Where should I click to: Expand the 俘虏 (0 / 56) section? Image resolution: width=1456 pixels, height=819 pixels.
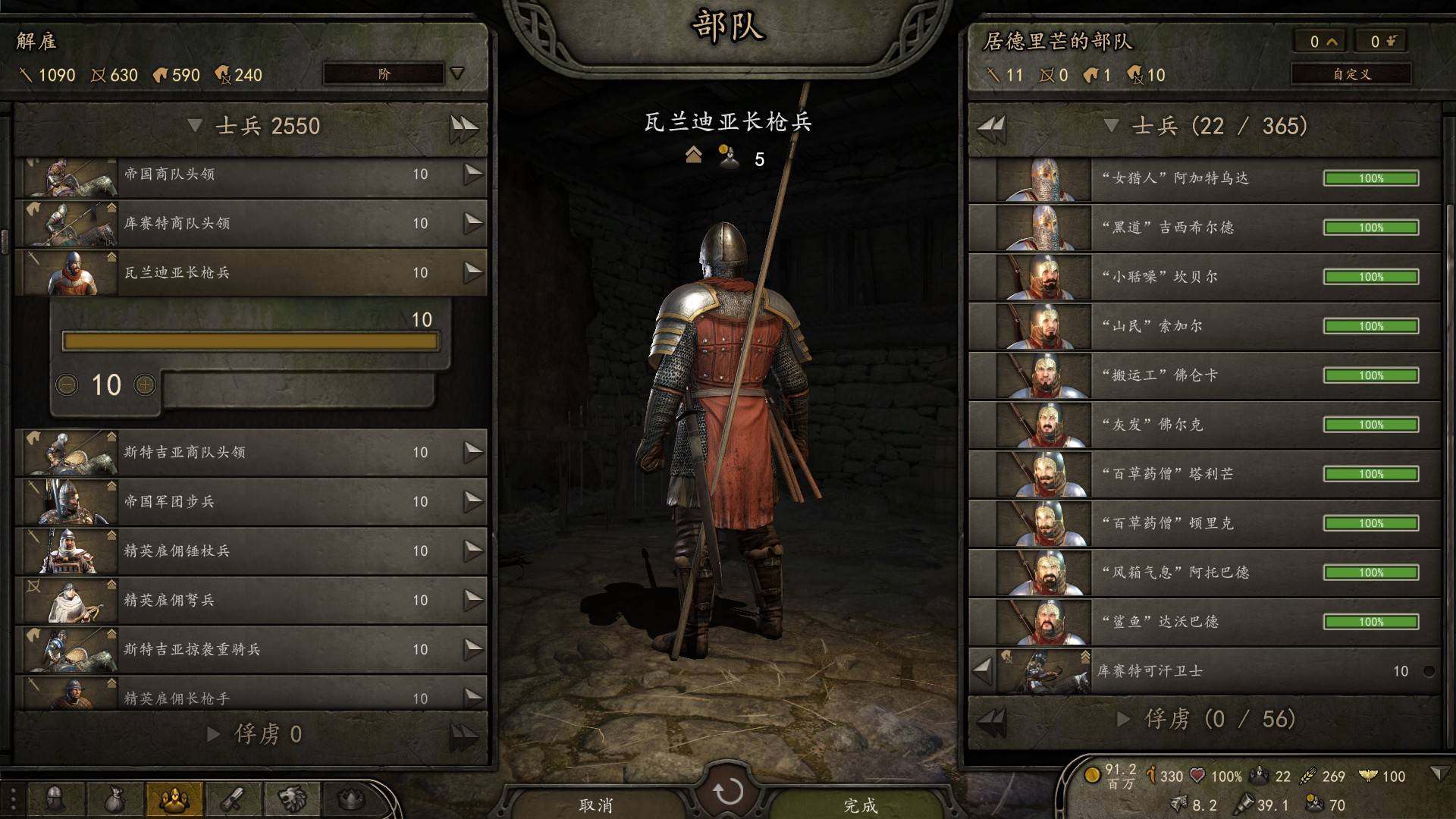1124,719
